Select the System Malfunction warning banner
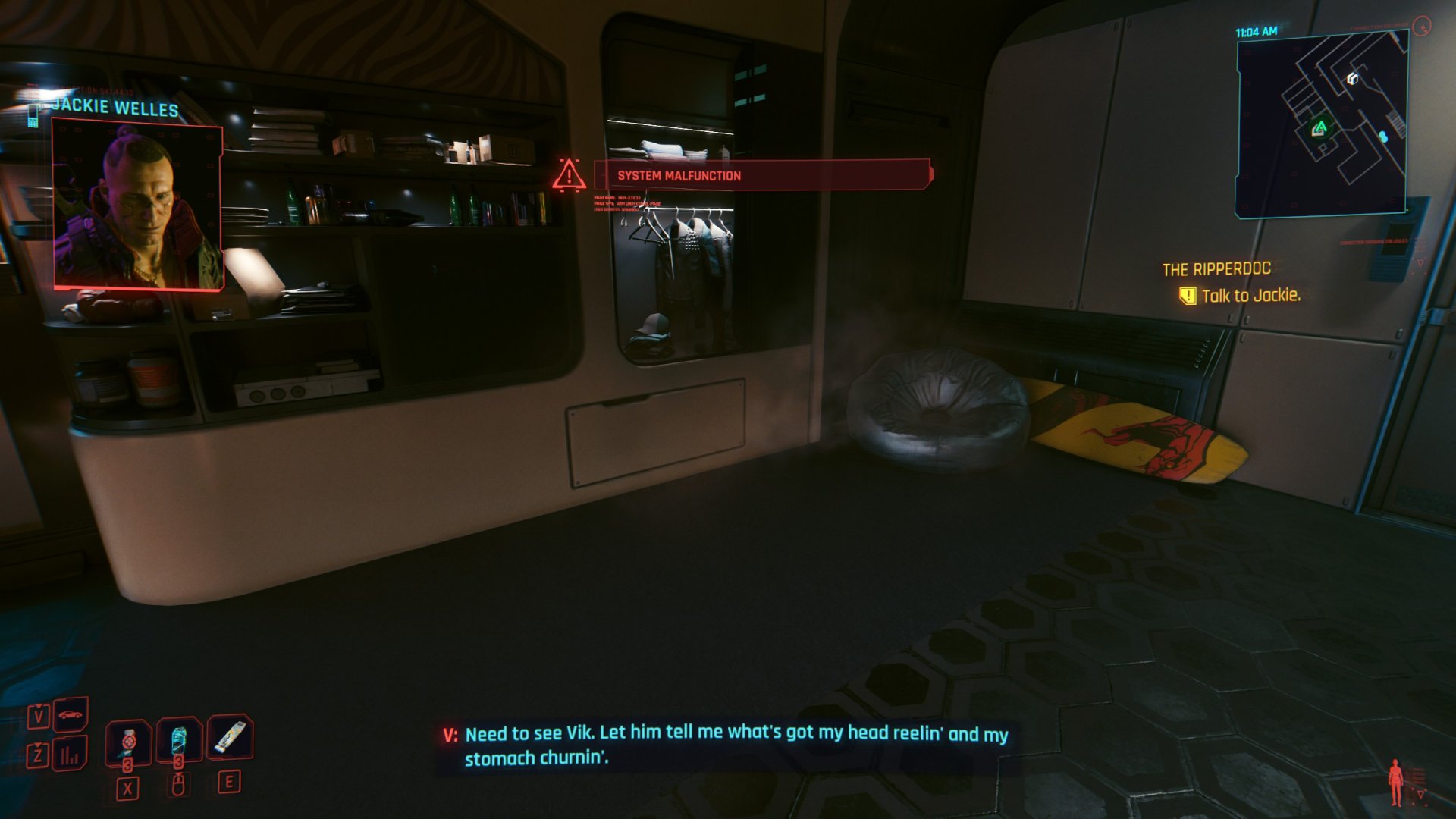 [761, 175]
